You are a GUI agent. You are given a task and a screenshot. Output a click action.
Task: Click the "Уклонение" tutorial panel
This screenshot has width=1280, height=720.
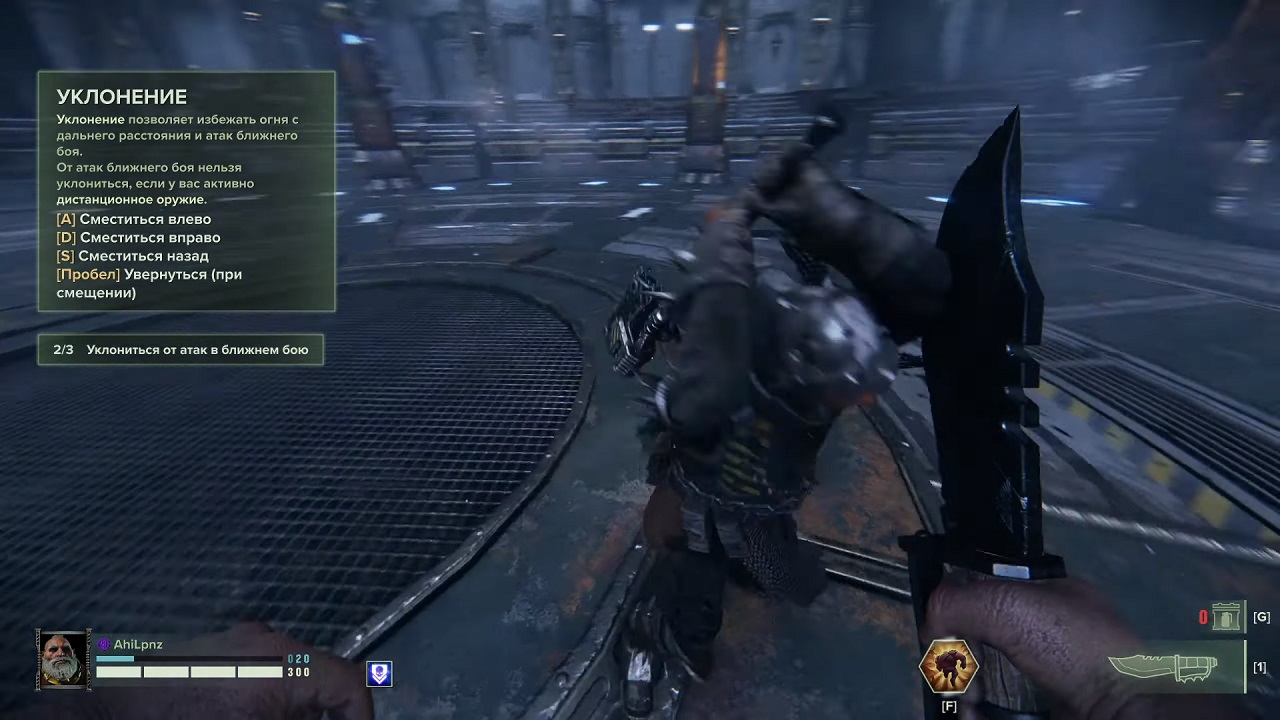click(186, 191)
